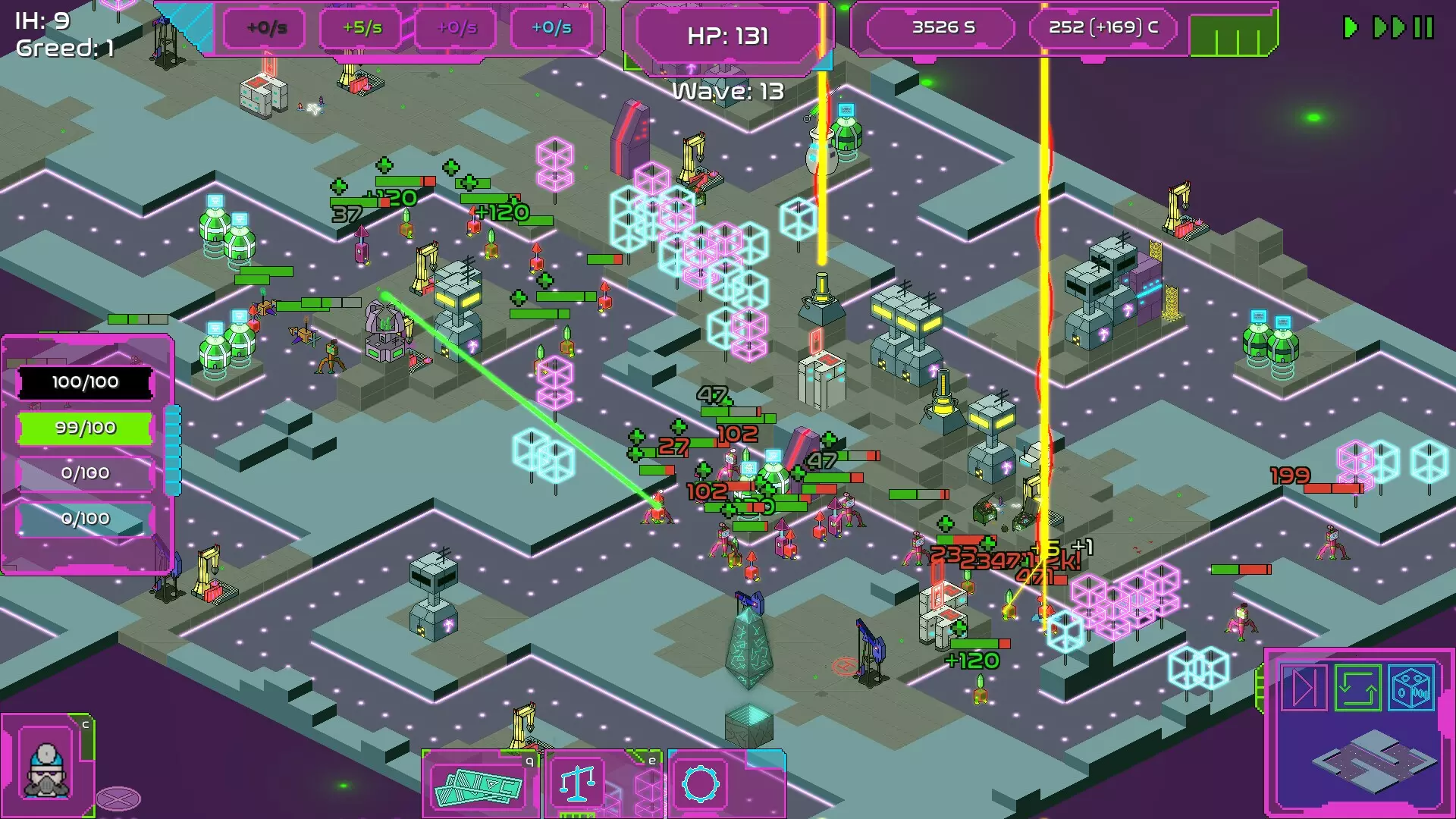Expand the first +0/s resource tab
Image resolution: width=1456 pixels, height=819 pixels.
(265, 28)
